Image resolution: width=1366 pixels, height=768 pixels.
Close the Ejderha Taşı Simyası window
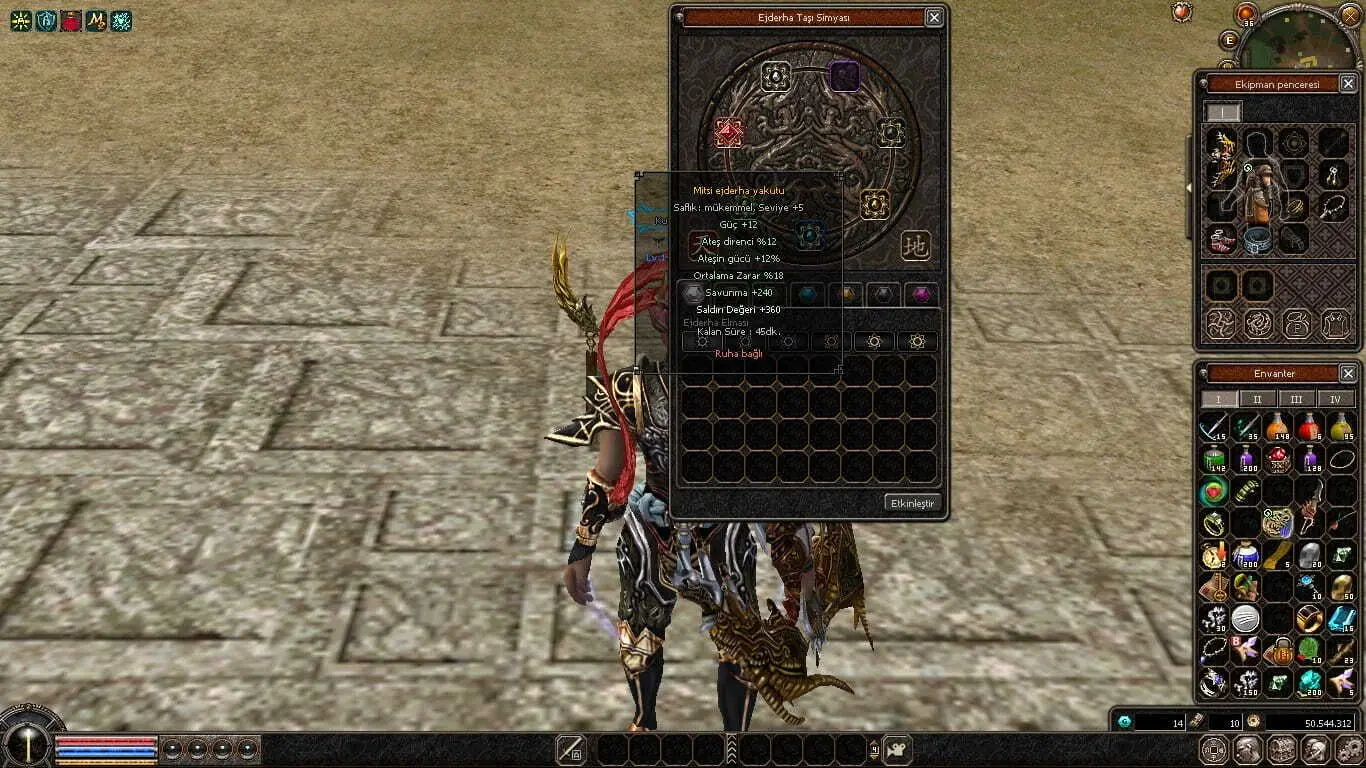point(933,17)
